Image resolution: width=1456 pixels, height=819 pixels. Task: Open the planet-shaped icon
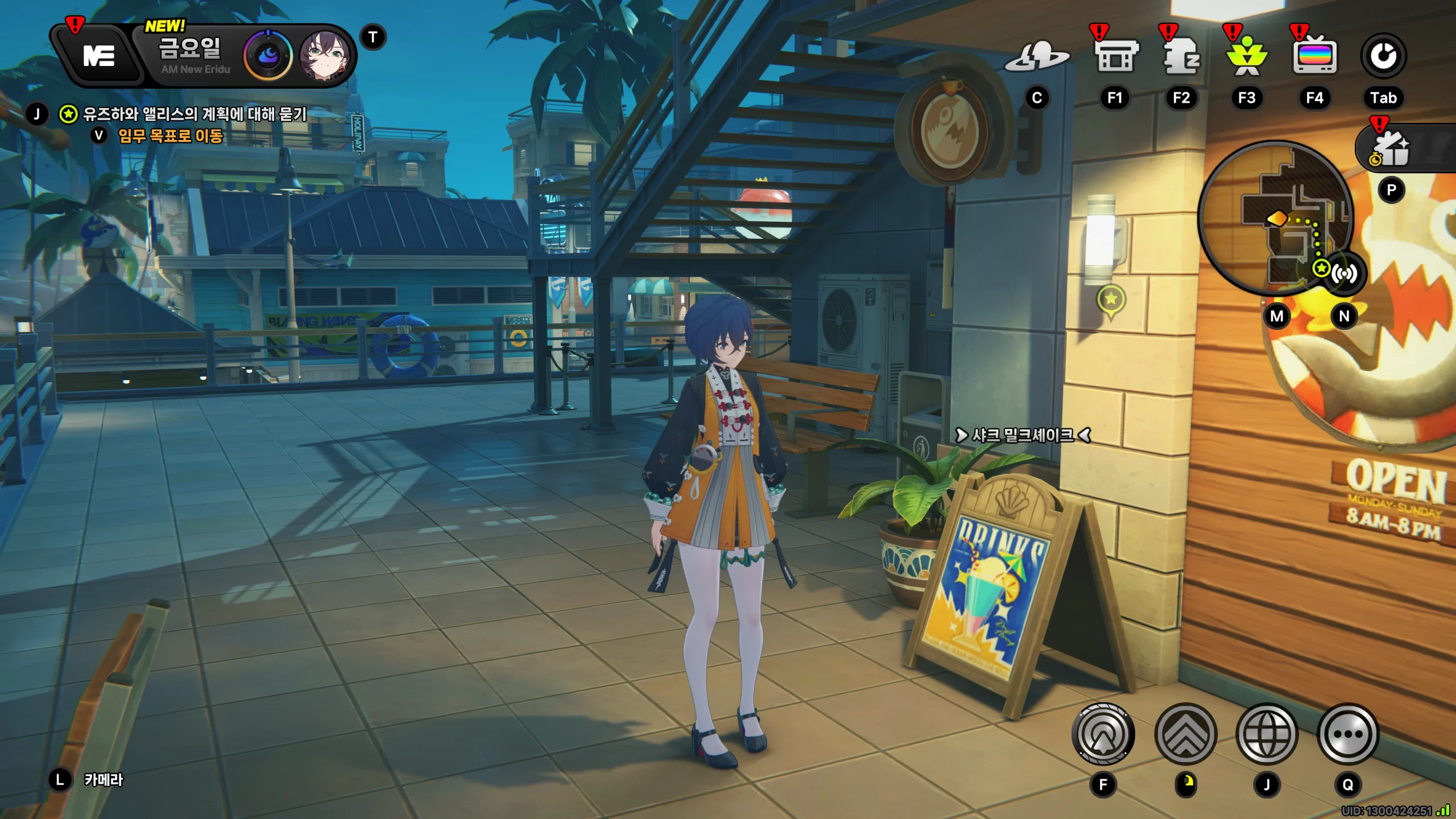1036,57
